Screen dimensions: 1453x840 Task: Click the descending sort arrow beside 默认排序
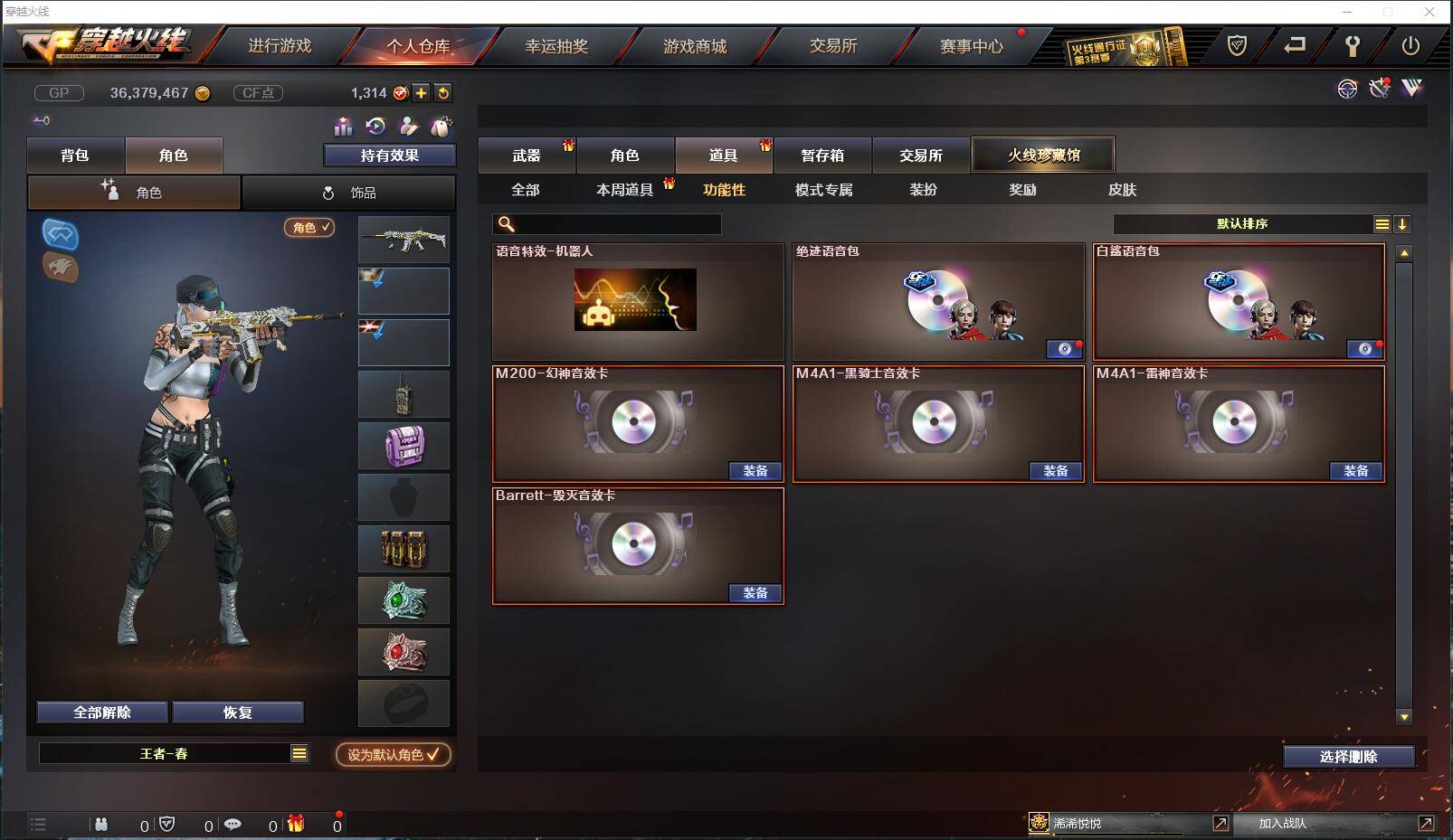click(x=1401, y=222)
